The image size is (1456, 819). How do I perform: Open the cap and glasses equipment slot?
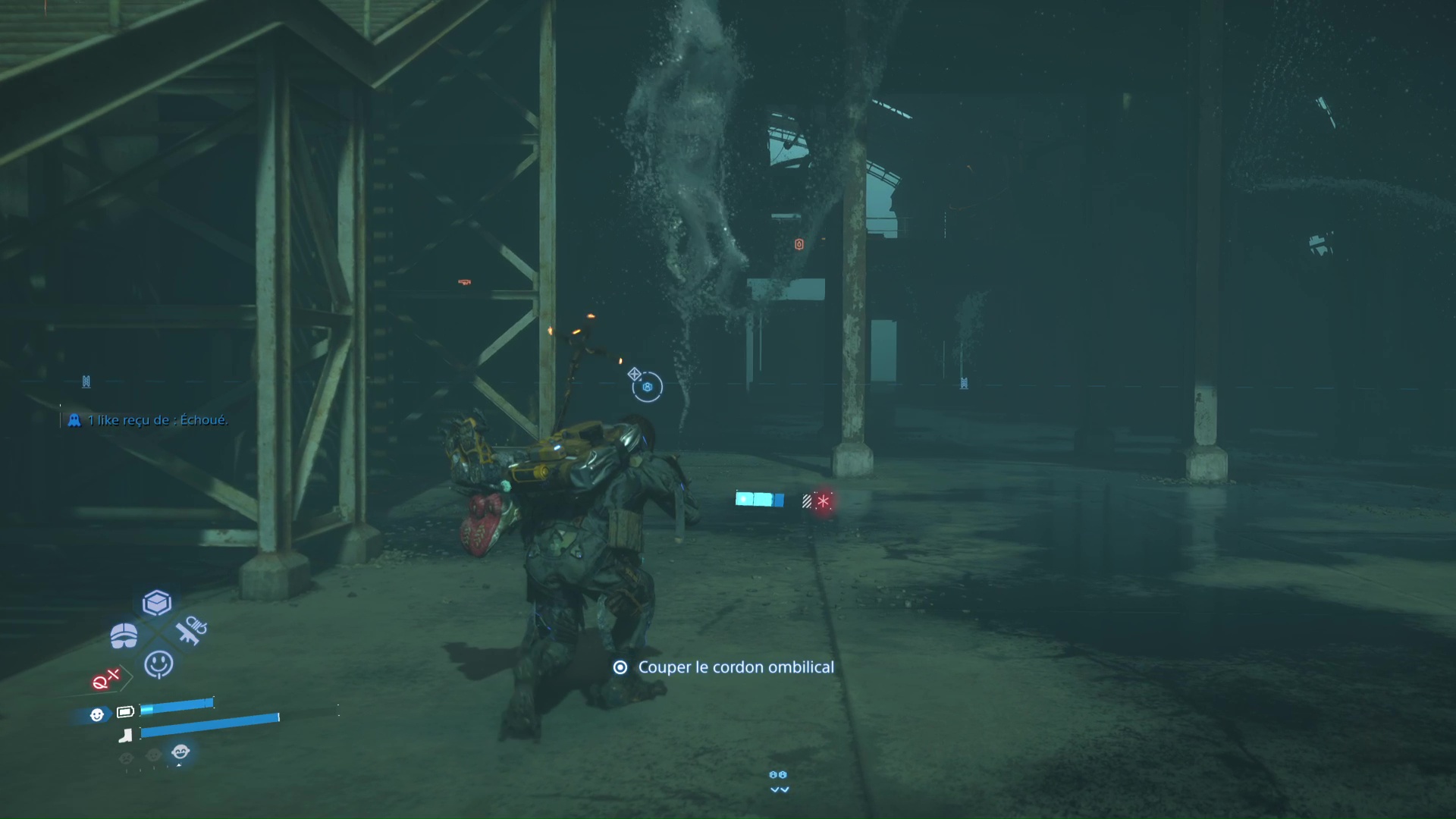pyautogui.click(x=124, y=635)
